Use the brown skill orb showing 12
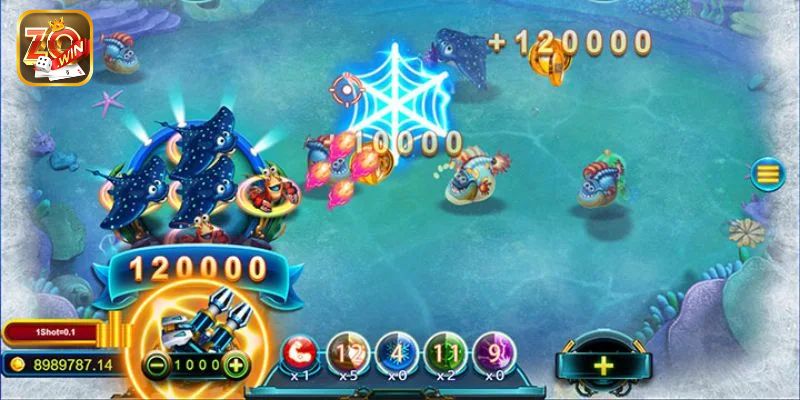This screenshot has height=400, width=800. point(346,354)
